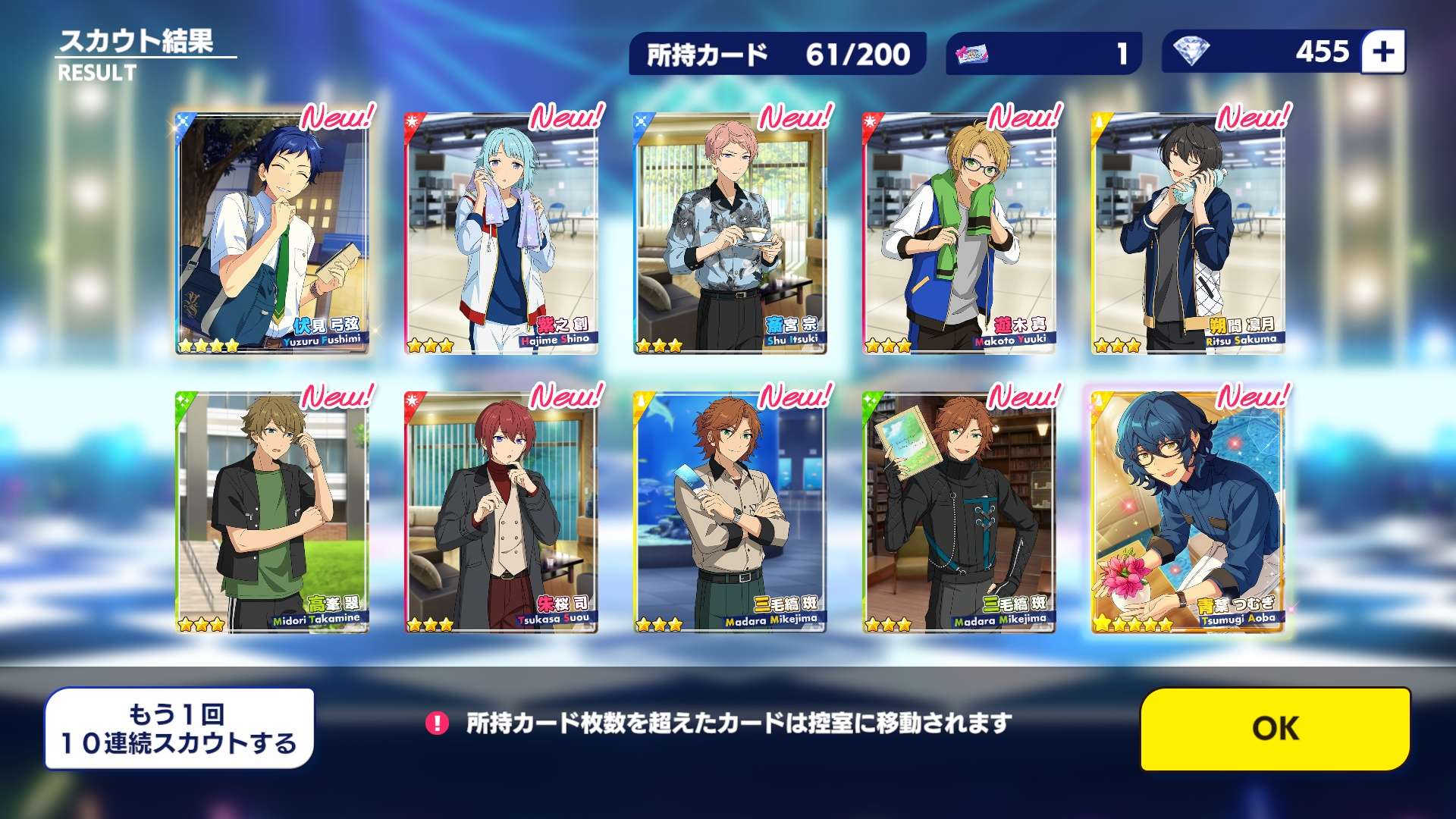Add more diamonds with the plus button

pos(1383,52)
